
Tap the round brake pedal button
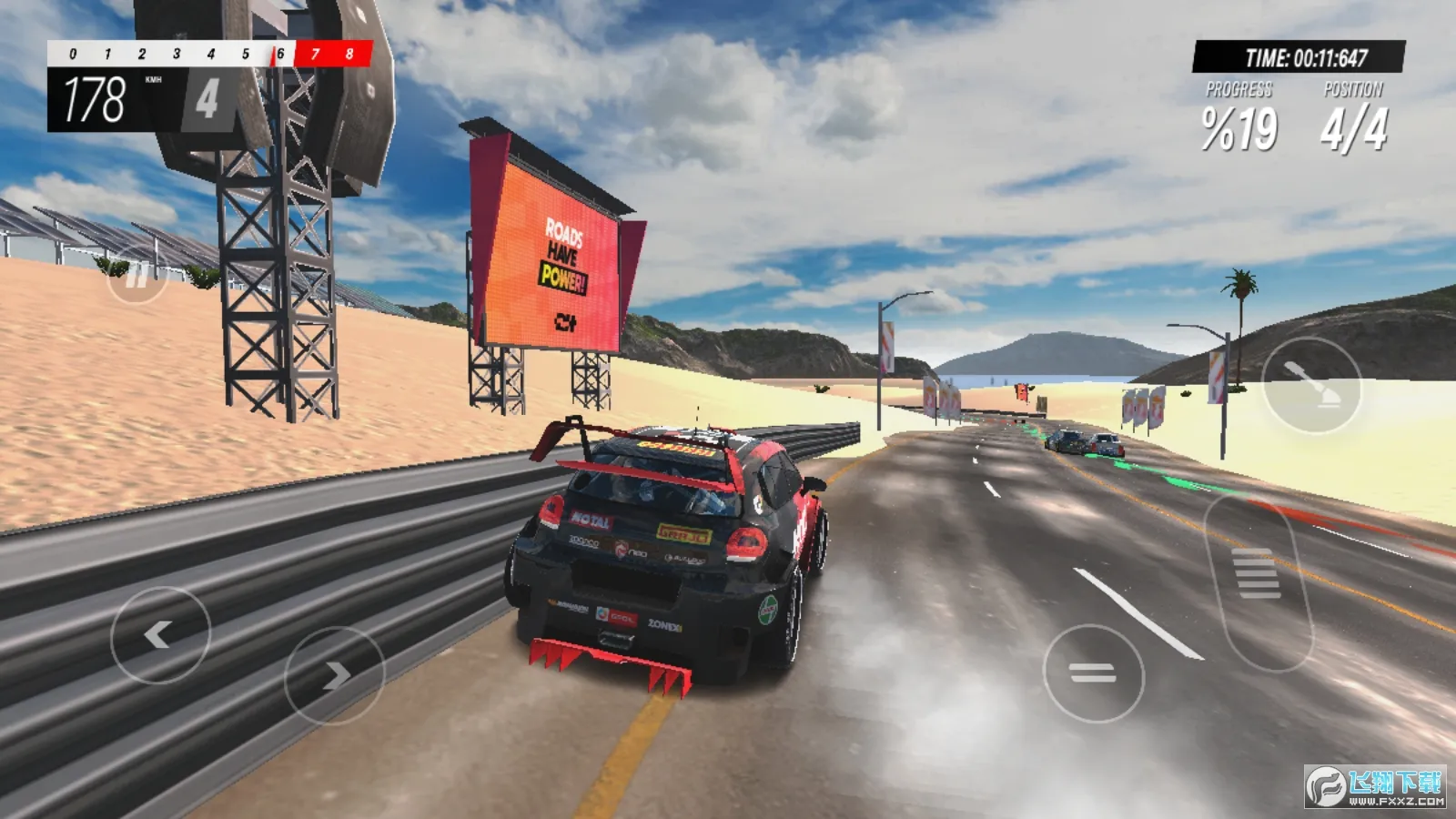pos(1093,673)
